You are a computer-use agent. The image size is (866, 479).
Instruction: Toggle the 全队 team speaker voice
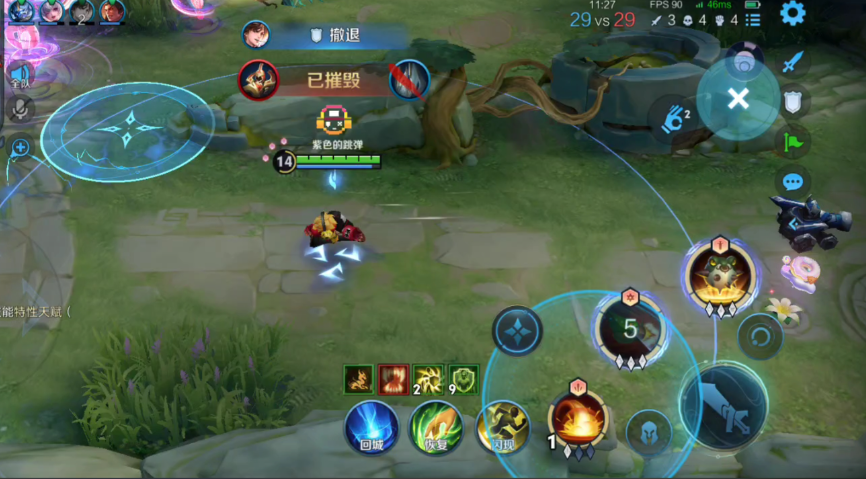pos(19,73)
